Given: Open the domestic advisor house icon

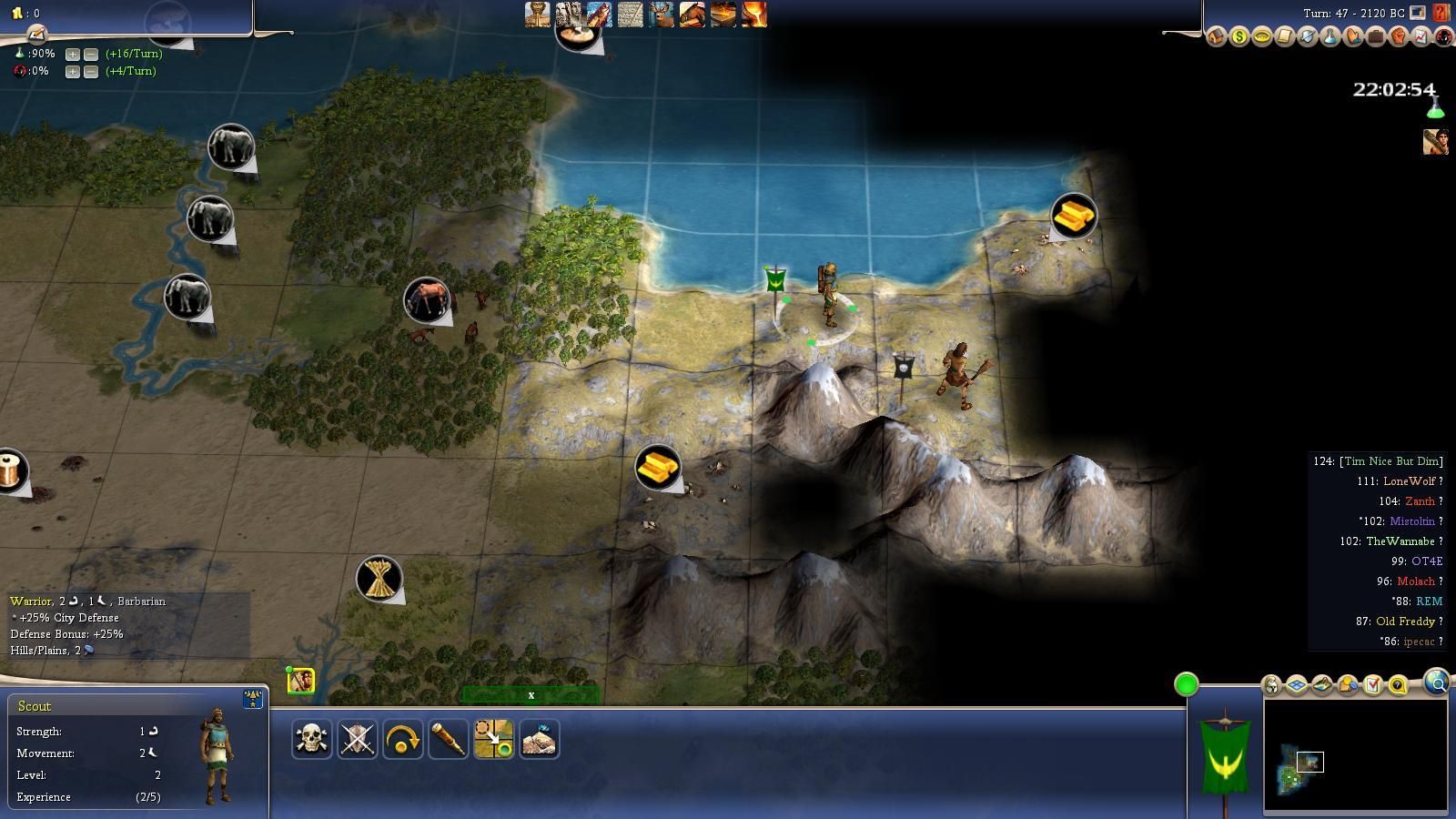Looking at the screenshot, I should (1217, 37).
